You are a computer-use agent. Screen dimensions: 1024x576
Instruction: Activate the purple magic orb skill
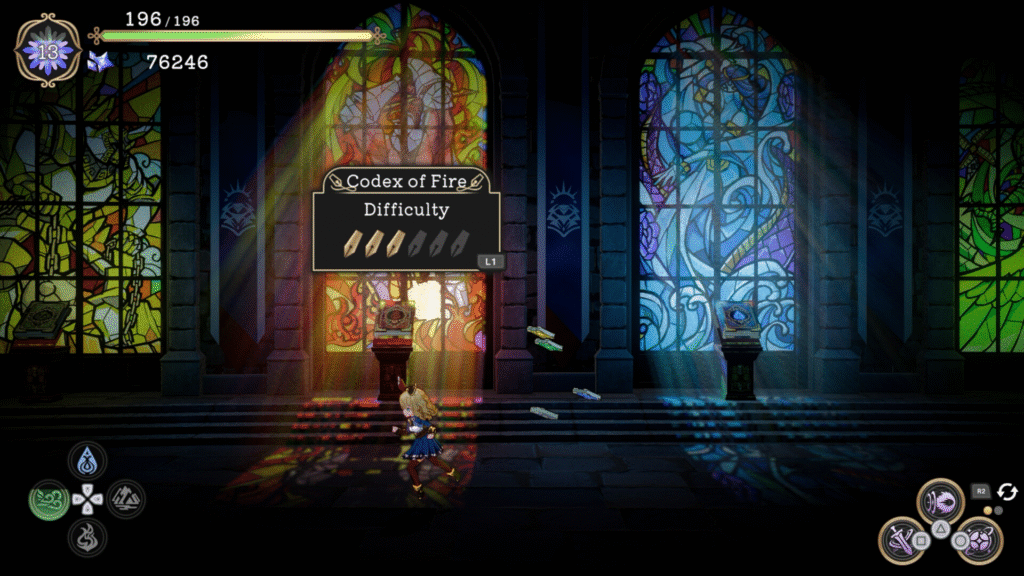[981, 536]
